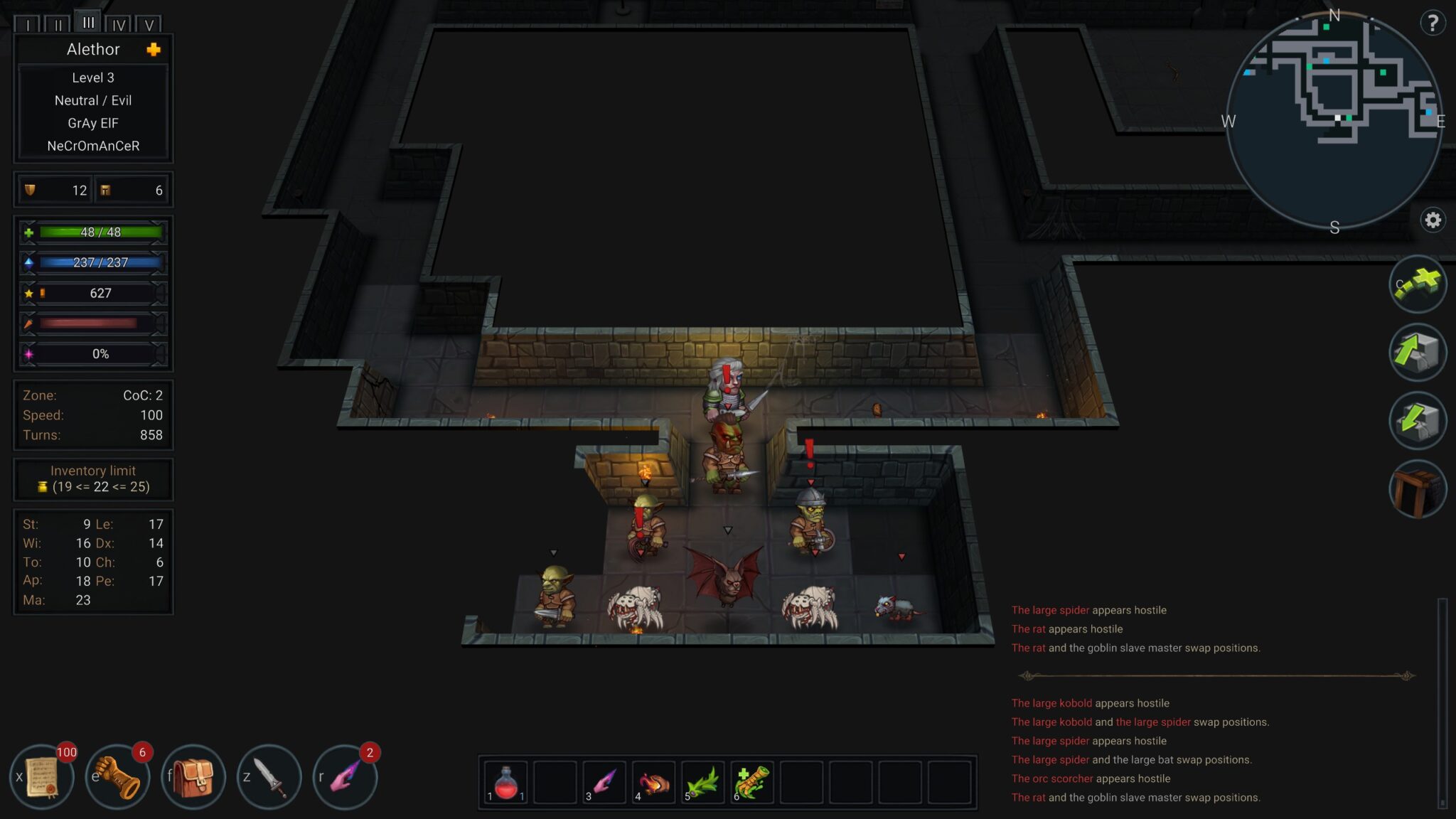Select character tab V
The width and height of the screenshot is (1456, 819).
[x=149, y=25]
